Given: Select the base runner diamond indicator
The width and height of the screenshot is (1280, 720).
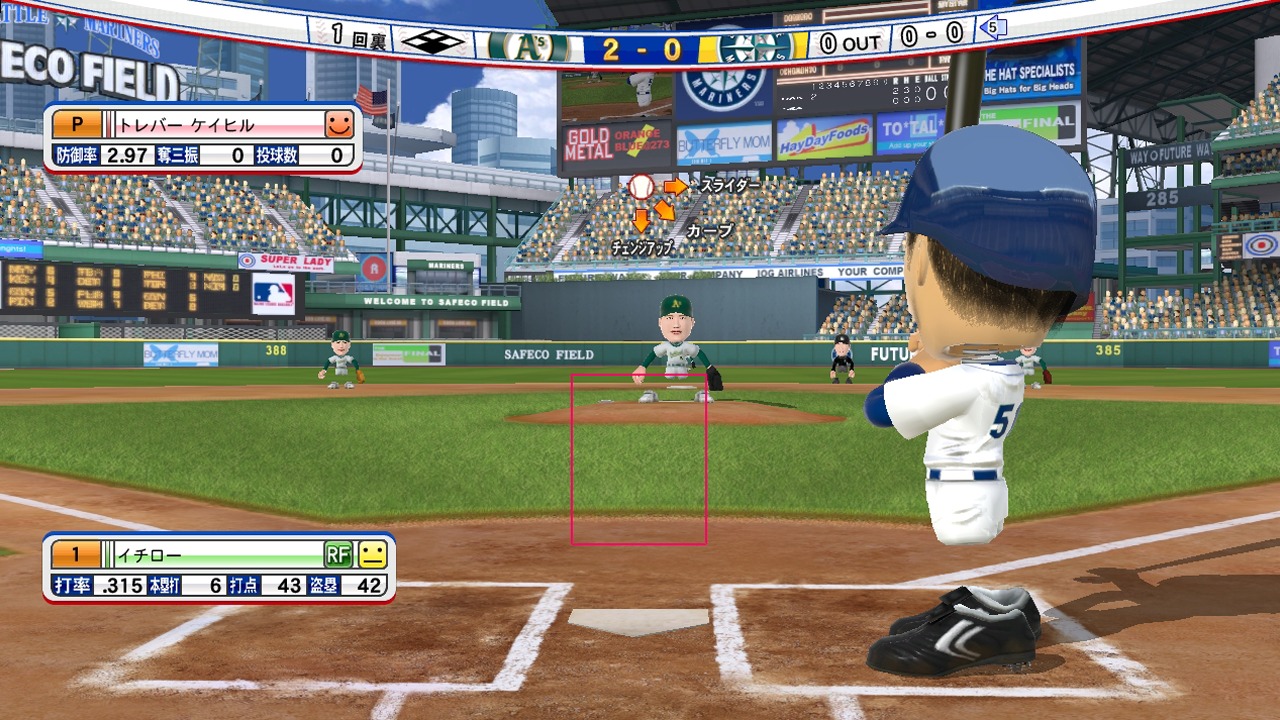Looking at the screenshot, I should pos(433,42).
